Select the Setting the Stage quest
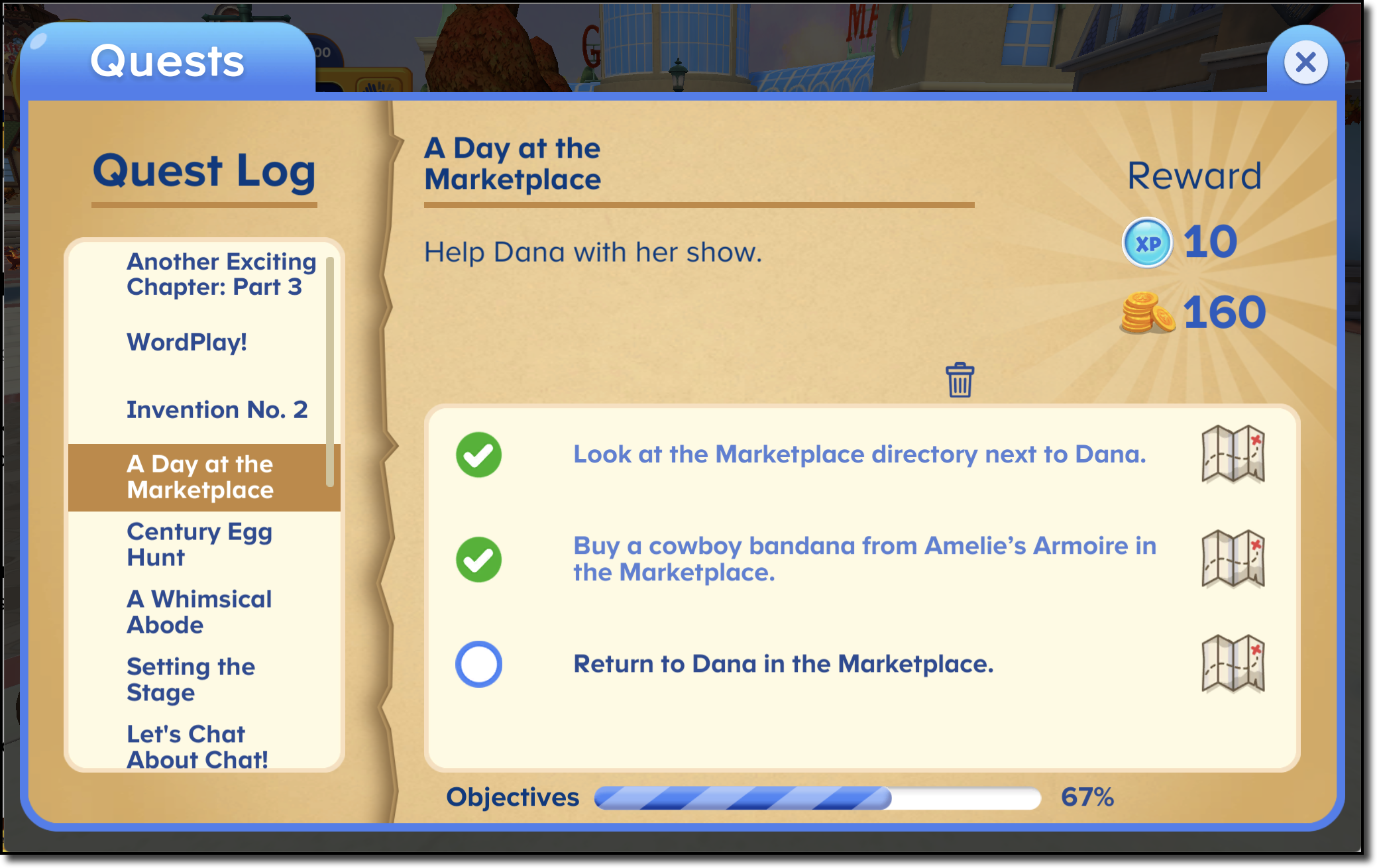The width and height of the screenshot is (1377, 868). pyautogui.click(x=190, y=679)
